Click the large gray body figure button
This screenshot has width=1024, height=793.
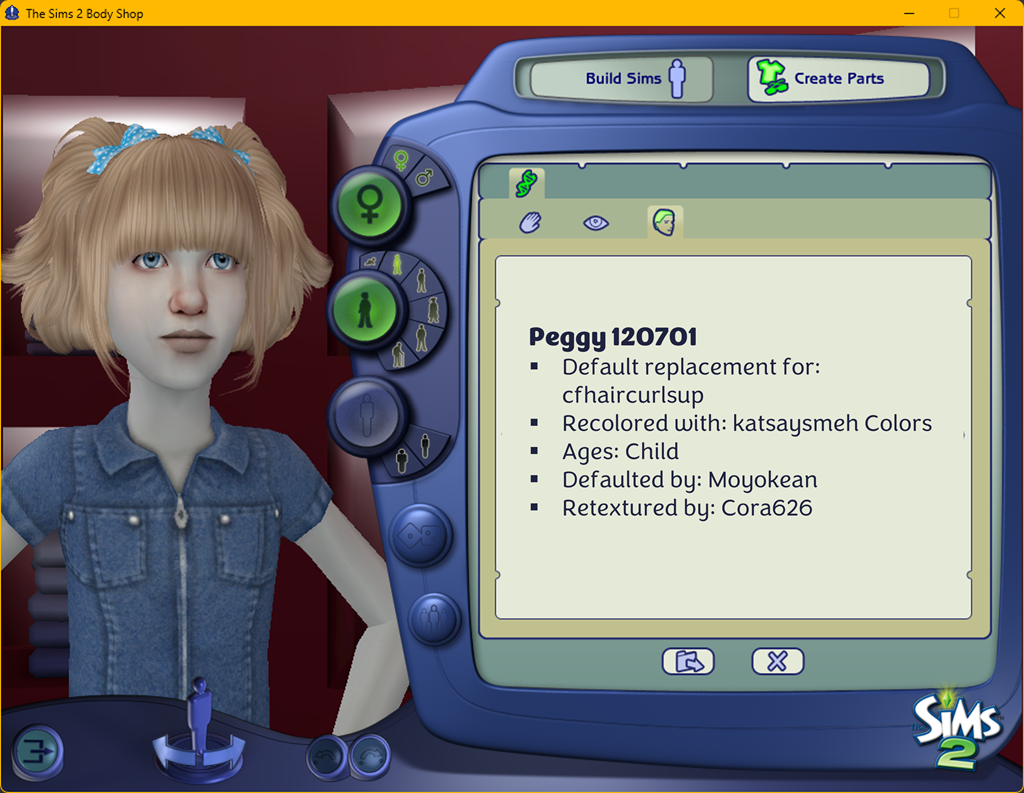pos(367,412)
